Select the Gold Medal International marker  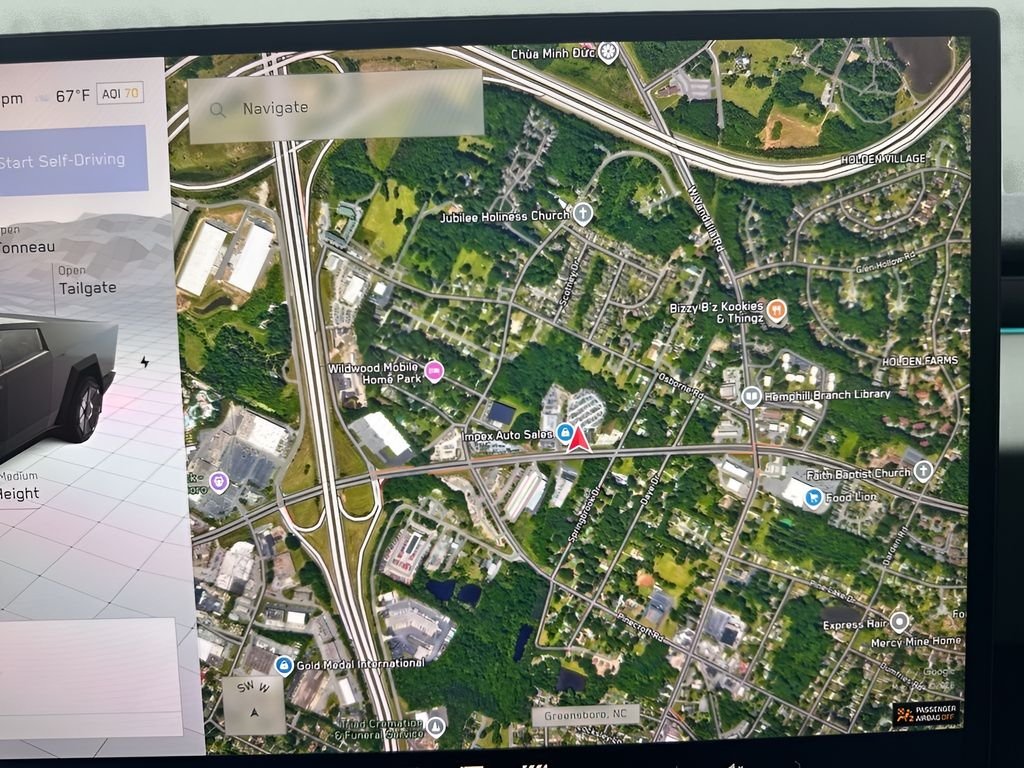click(284, 665)
